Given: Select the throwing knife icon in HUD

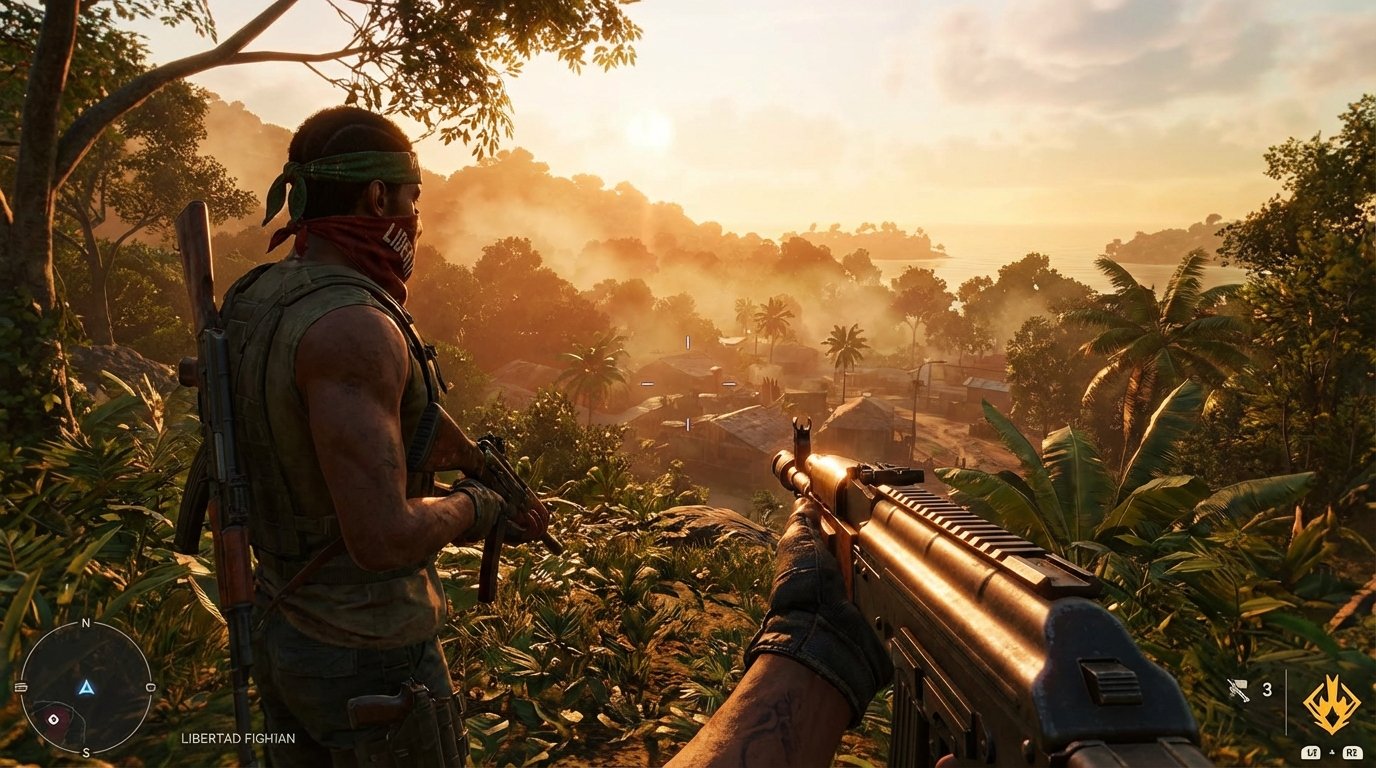Looking at the screenshot, I should click(1238, 690).
